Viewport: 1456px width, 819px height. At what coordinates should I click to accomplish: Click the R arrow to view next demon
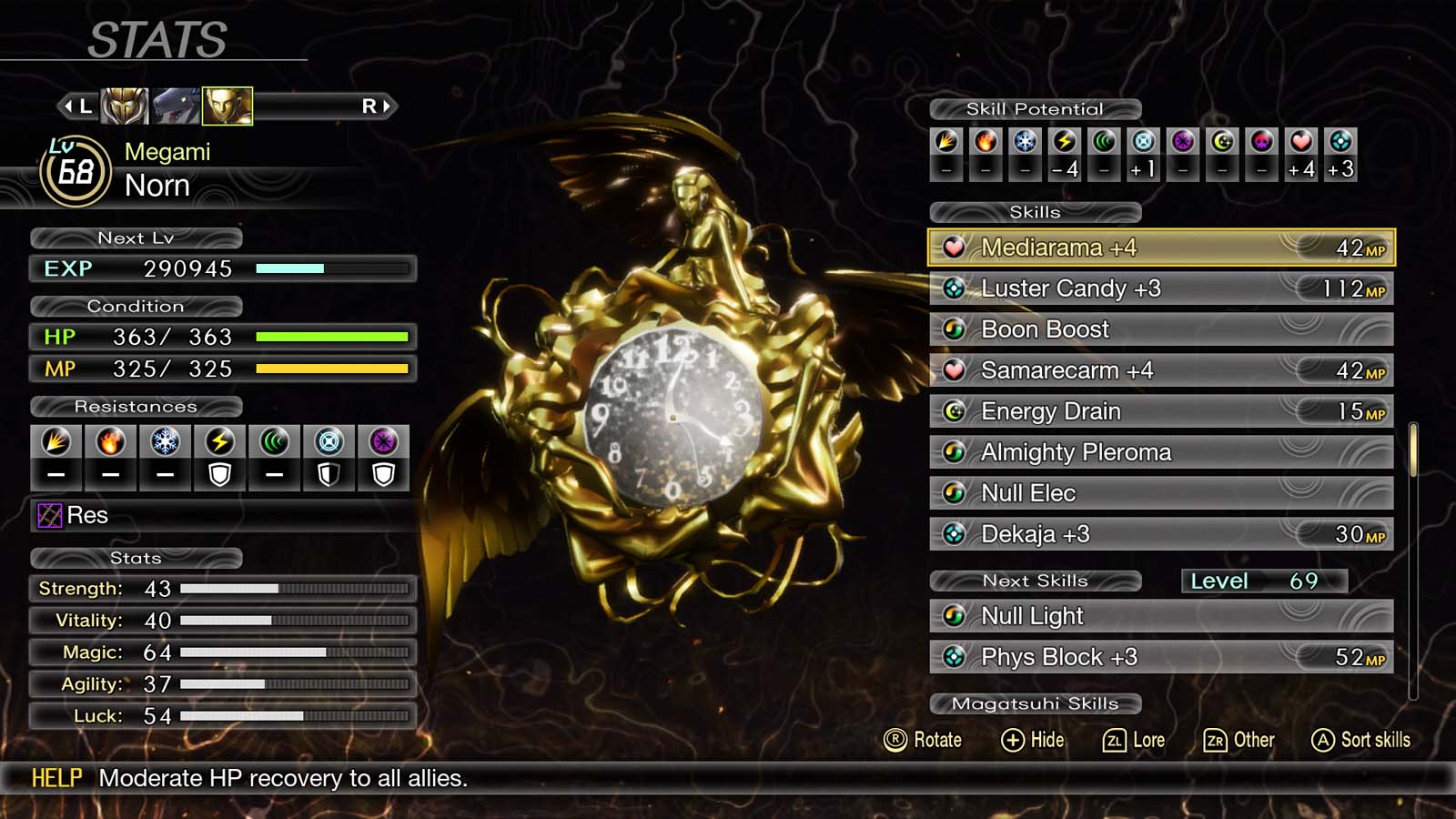(378, 104)
